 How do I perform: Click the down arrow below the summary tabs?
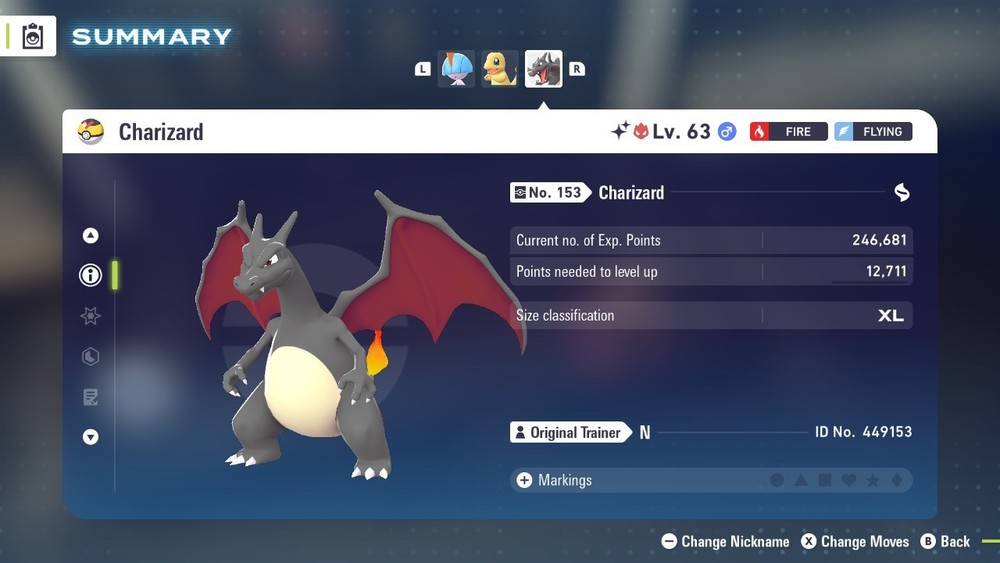90,437
